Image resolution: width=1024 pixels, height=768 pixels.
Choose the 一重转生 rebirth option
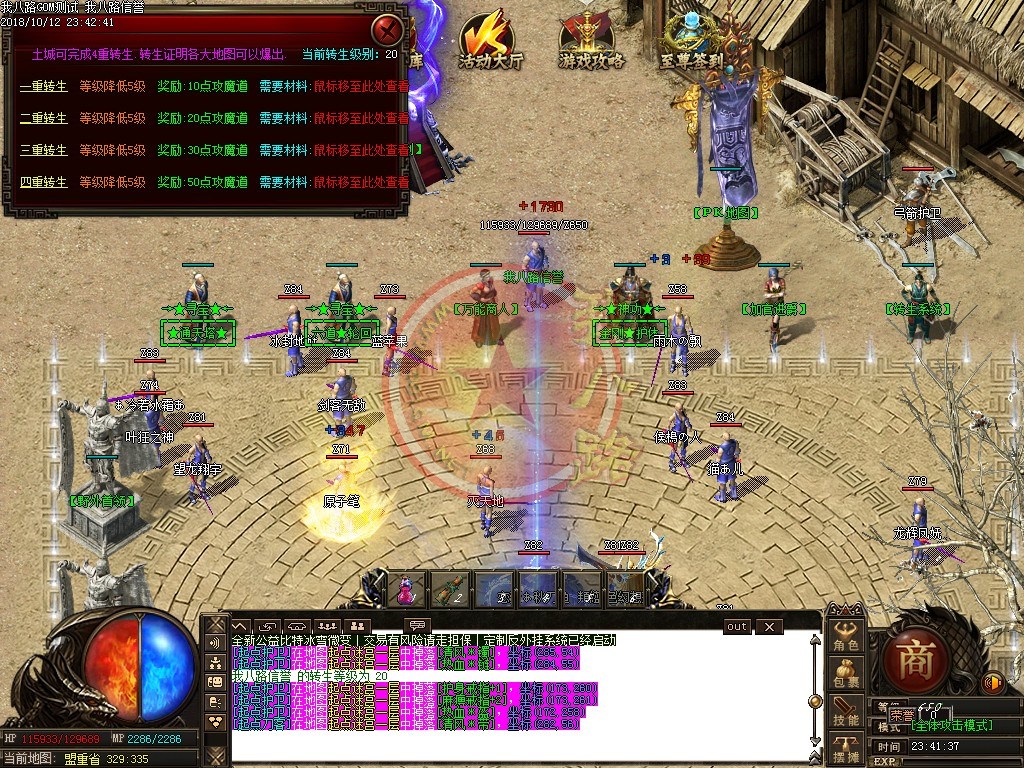(44, 86)
